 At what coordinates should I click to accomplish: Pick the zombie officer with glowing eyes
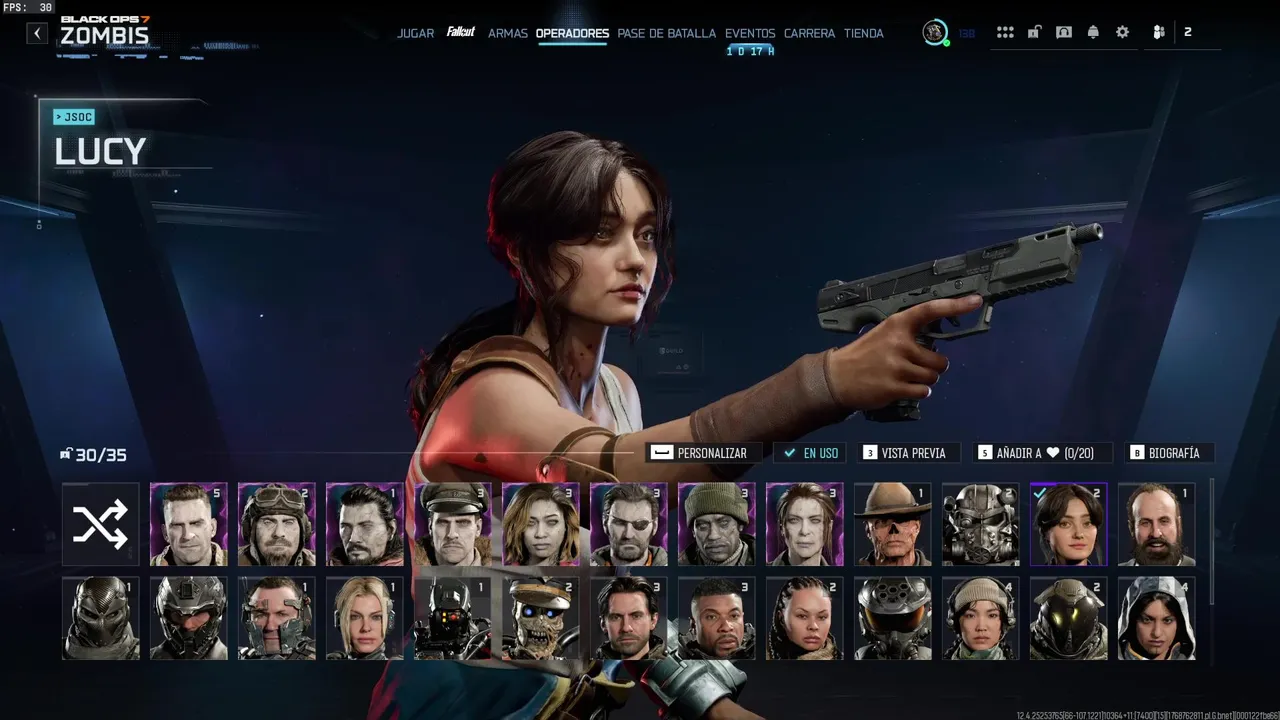(x=540, y=618)
